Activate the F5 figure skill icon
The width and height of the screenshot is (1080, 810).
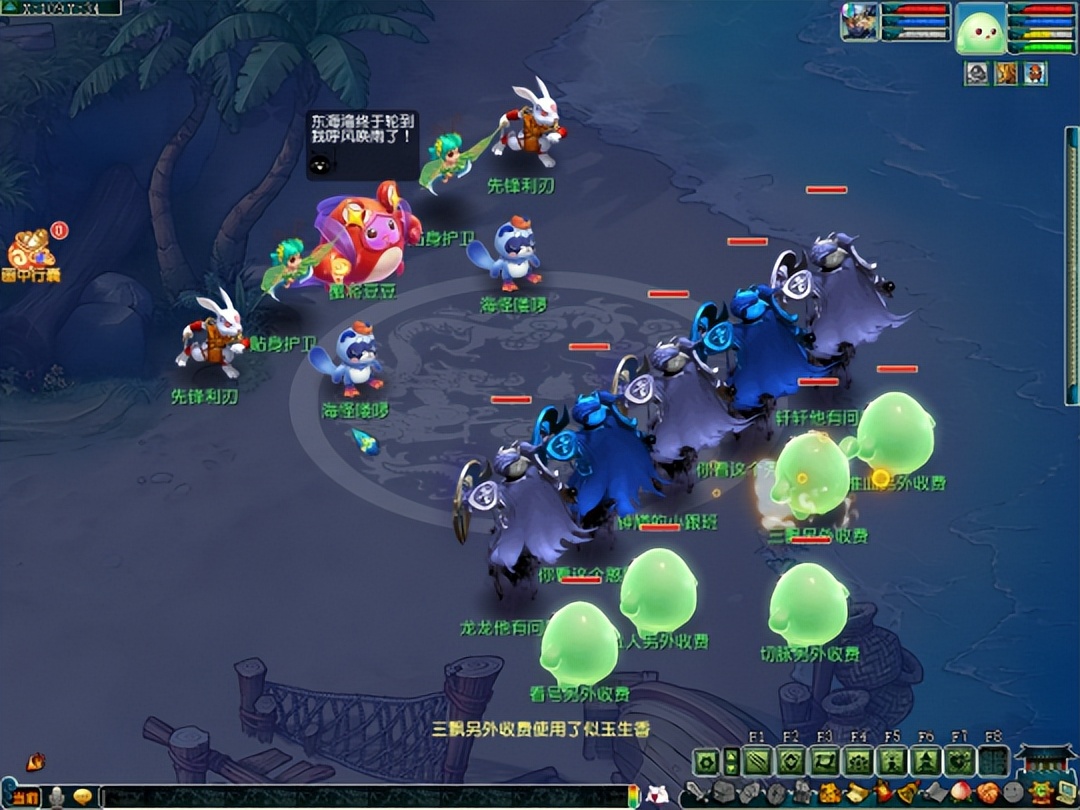892,762
